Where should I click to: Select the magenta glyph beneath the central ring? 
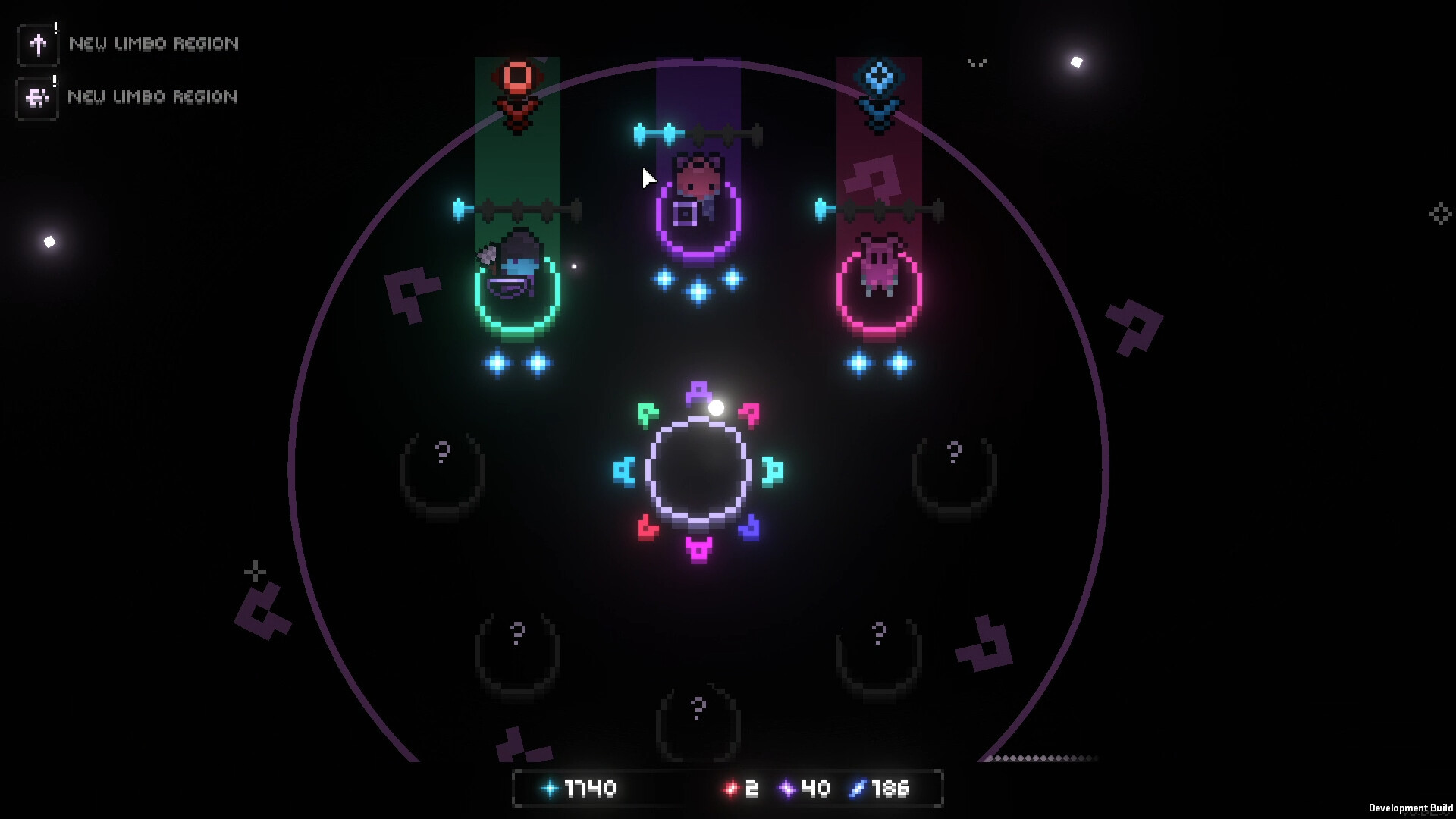click(698, 548)
